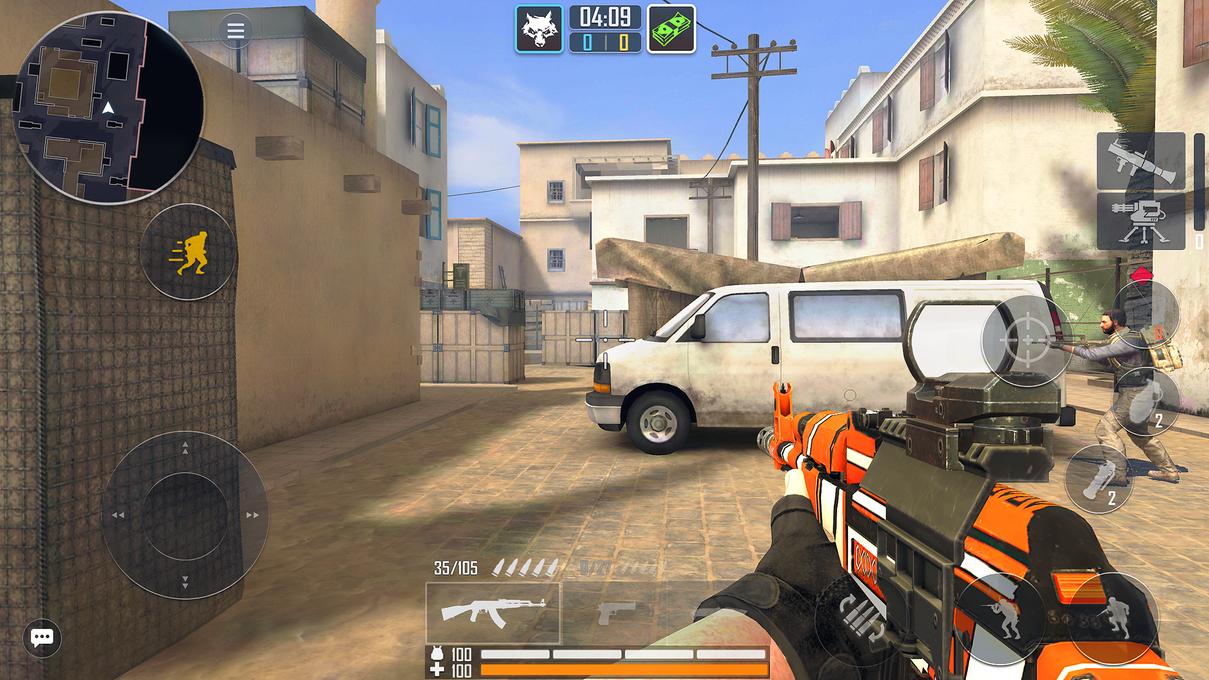Screen dimensions: 1209x680
Task: Switch to the pistol weapon slot
Action: pos(616,611)
